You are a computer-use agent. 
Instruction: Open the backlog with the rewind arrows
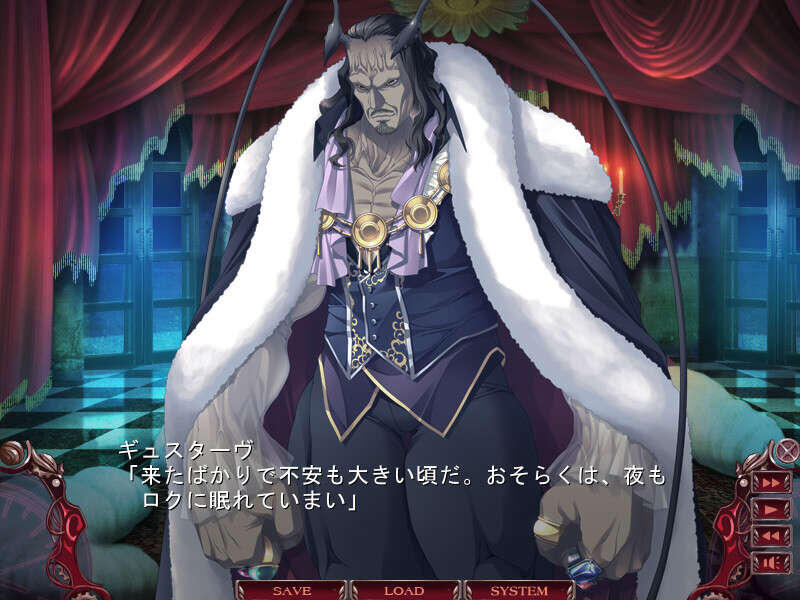click(772, 534)
